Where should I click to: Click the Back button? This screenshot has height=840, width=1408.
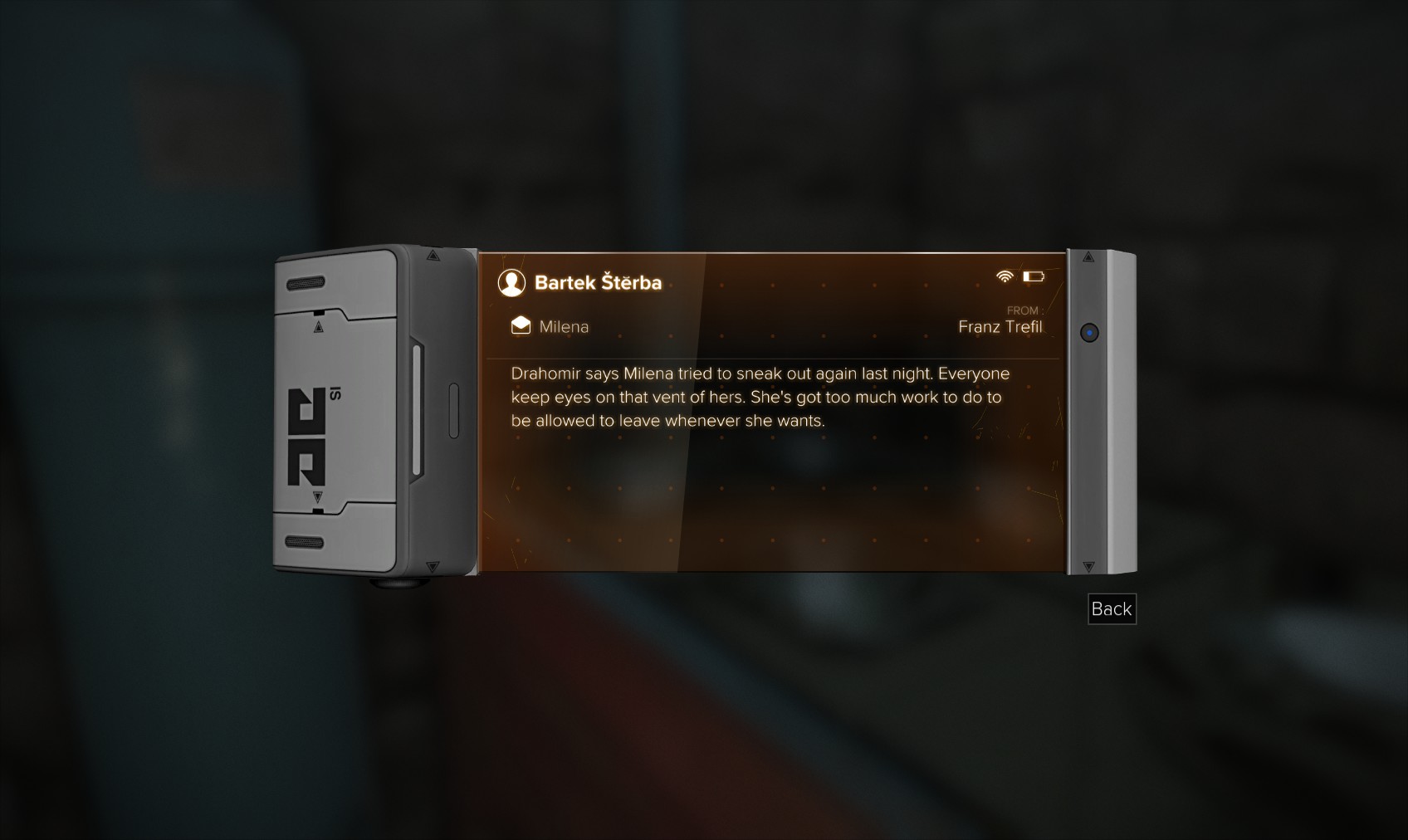point(1111,609)
